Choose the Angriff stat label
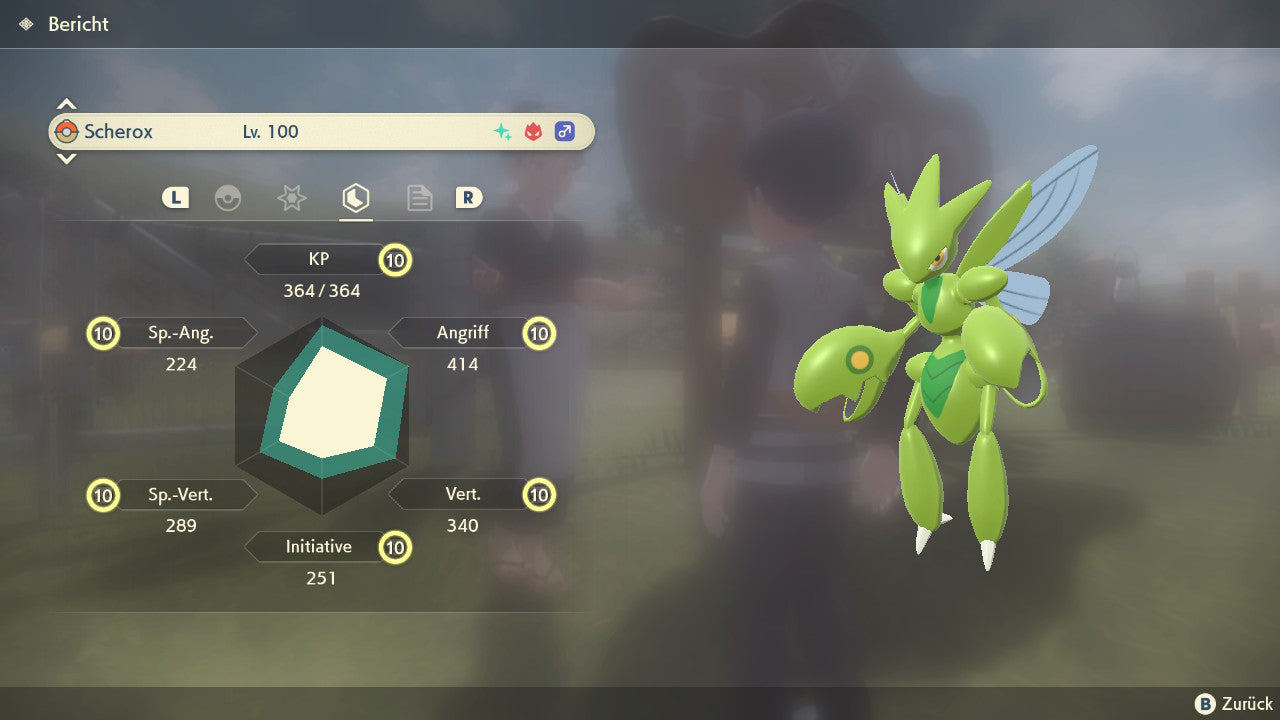 [462, 333]
